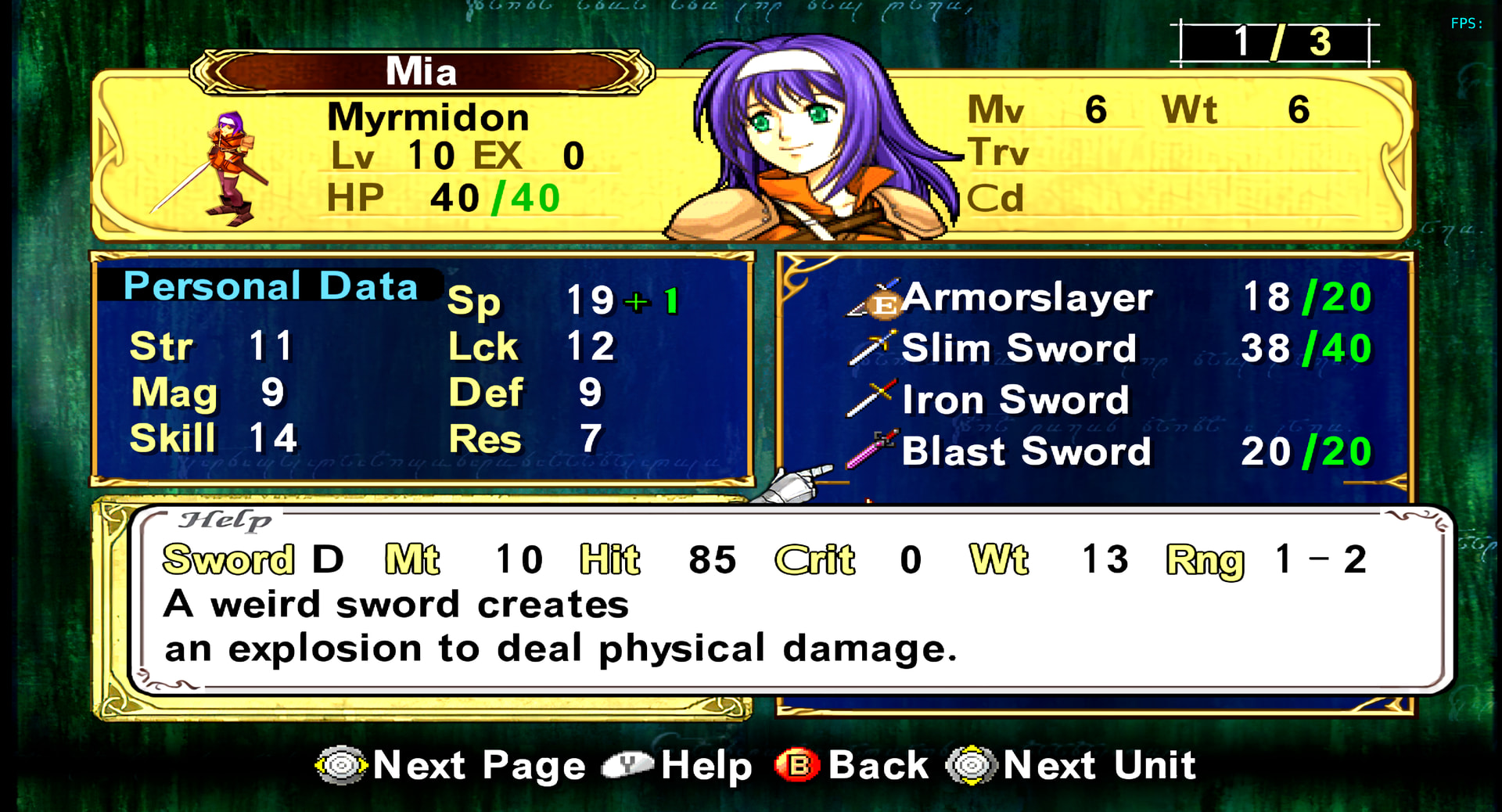Image resolution: width=1502 pixels, height=812 pixels.
Task: Highlight the Blast Sword item
Action: coord(1026,452)
